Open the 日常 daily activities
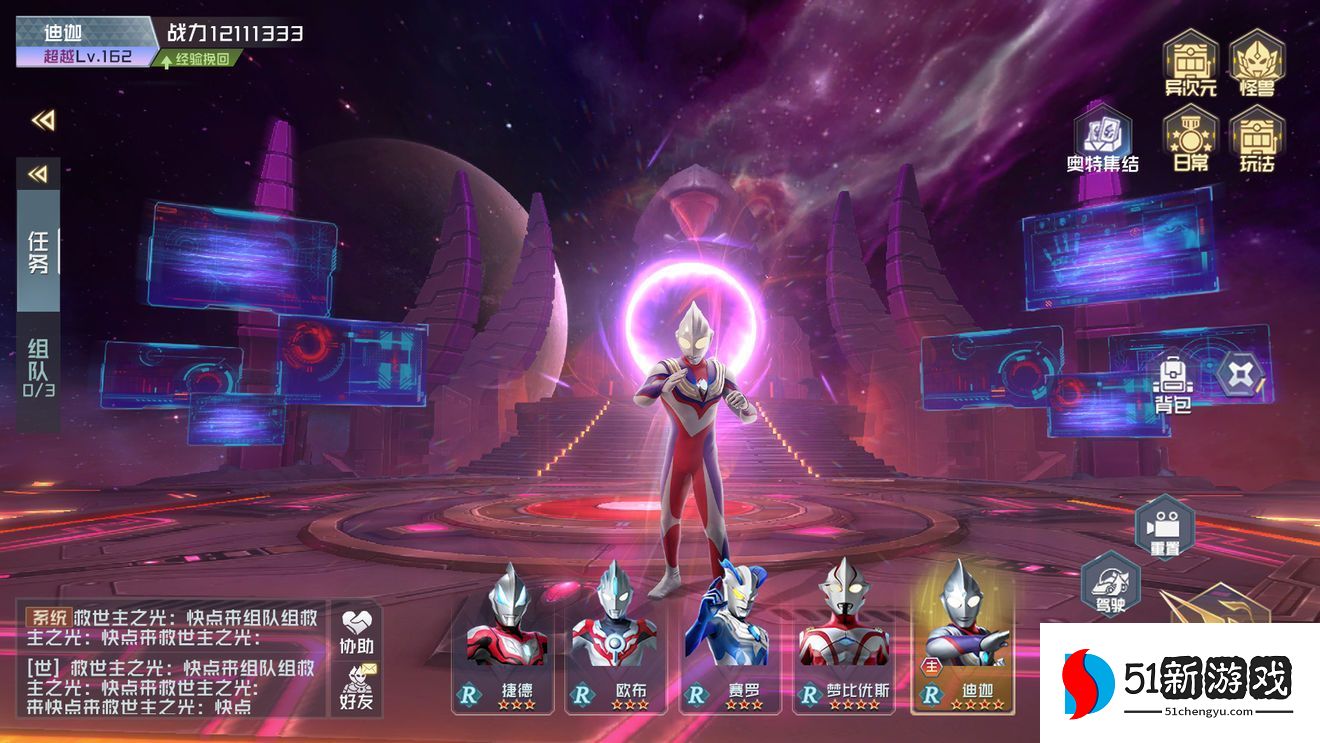Image resolution: width=1320 pixels, height=743 pixels. tap(1190, 138)
